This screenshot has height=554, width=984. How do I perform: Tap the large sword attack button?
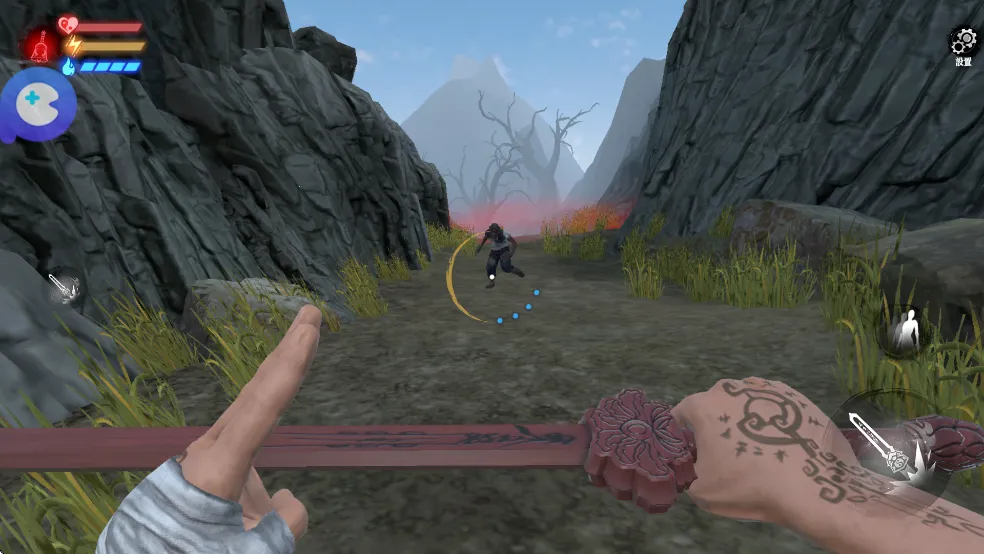tap(890, 444)
